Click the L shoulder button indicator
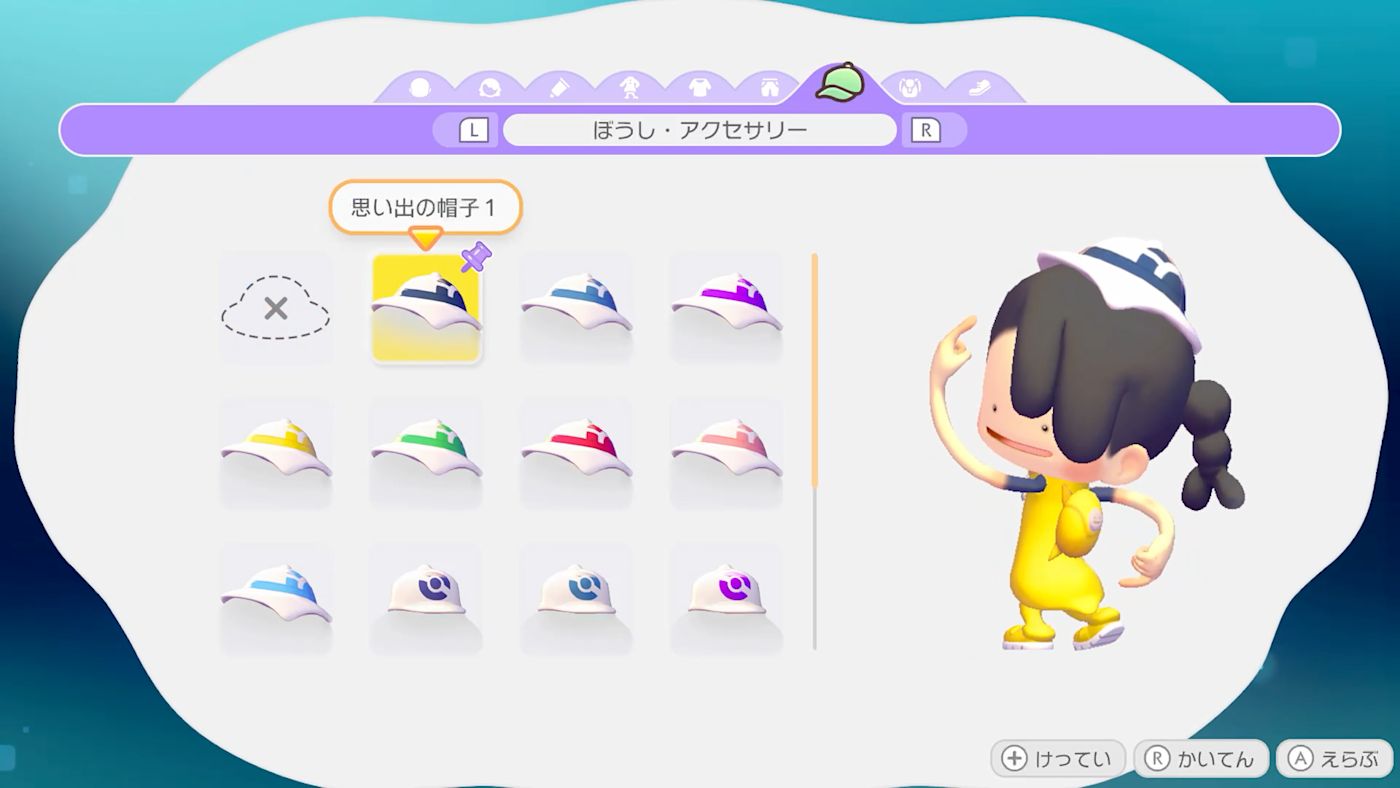 (x=475, y=129)
